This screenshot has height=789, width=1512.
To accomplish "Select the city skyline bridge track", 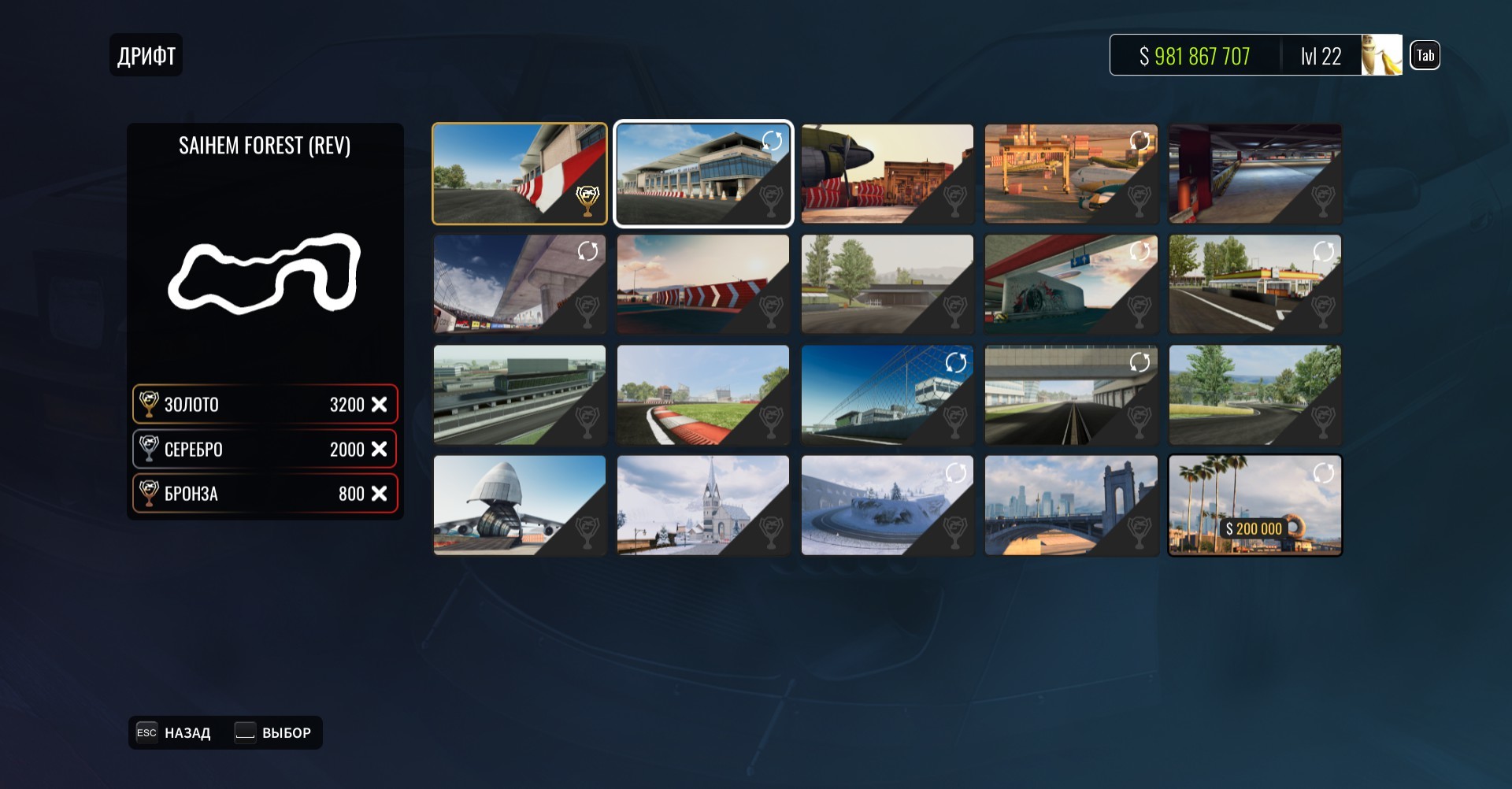I will (1071, 505).
